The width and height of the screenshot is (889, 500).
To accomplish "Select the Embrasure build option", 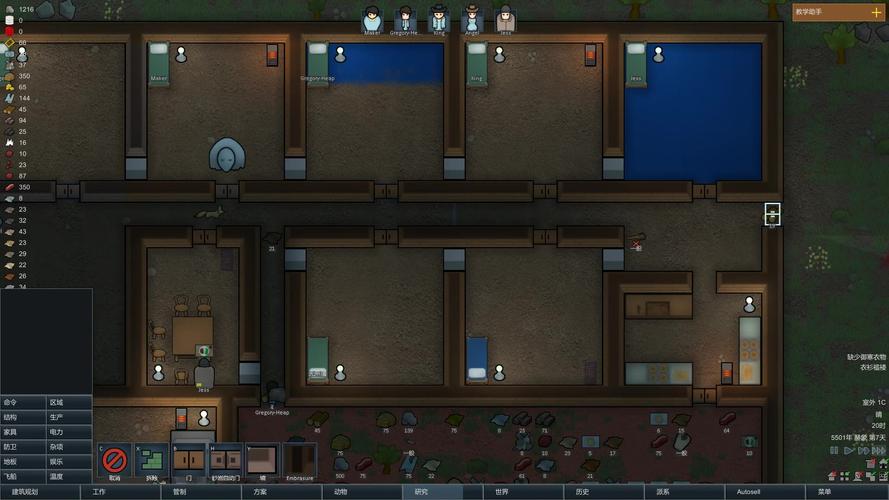I will tap(299, 461).
